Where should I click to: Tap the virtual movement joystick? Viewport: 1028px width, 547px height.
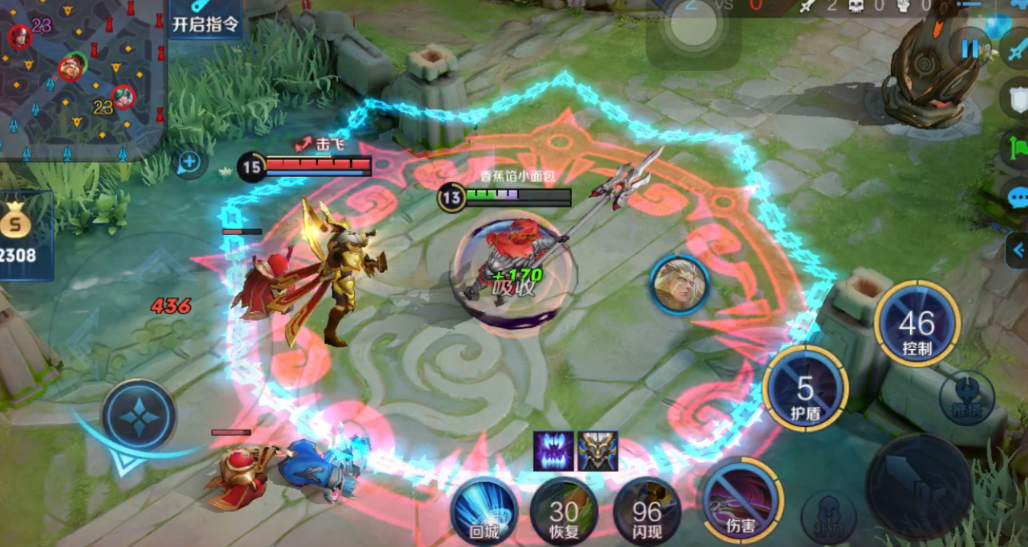click(x=139, y=414)
